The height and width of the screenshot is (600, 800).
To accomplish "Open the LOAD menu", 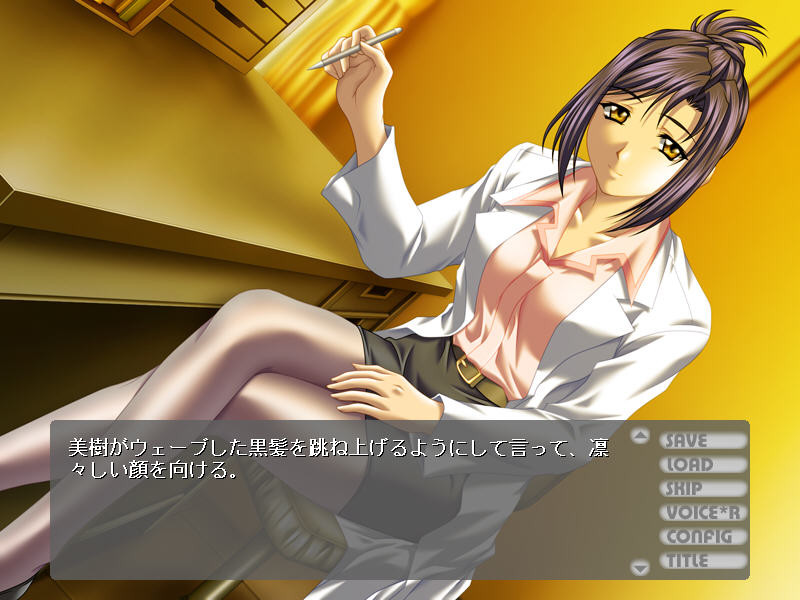I will 703,464.
